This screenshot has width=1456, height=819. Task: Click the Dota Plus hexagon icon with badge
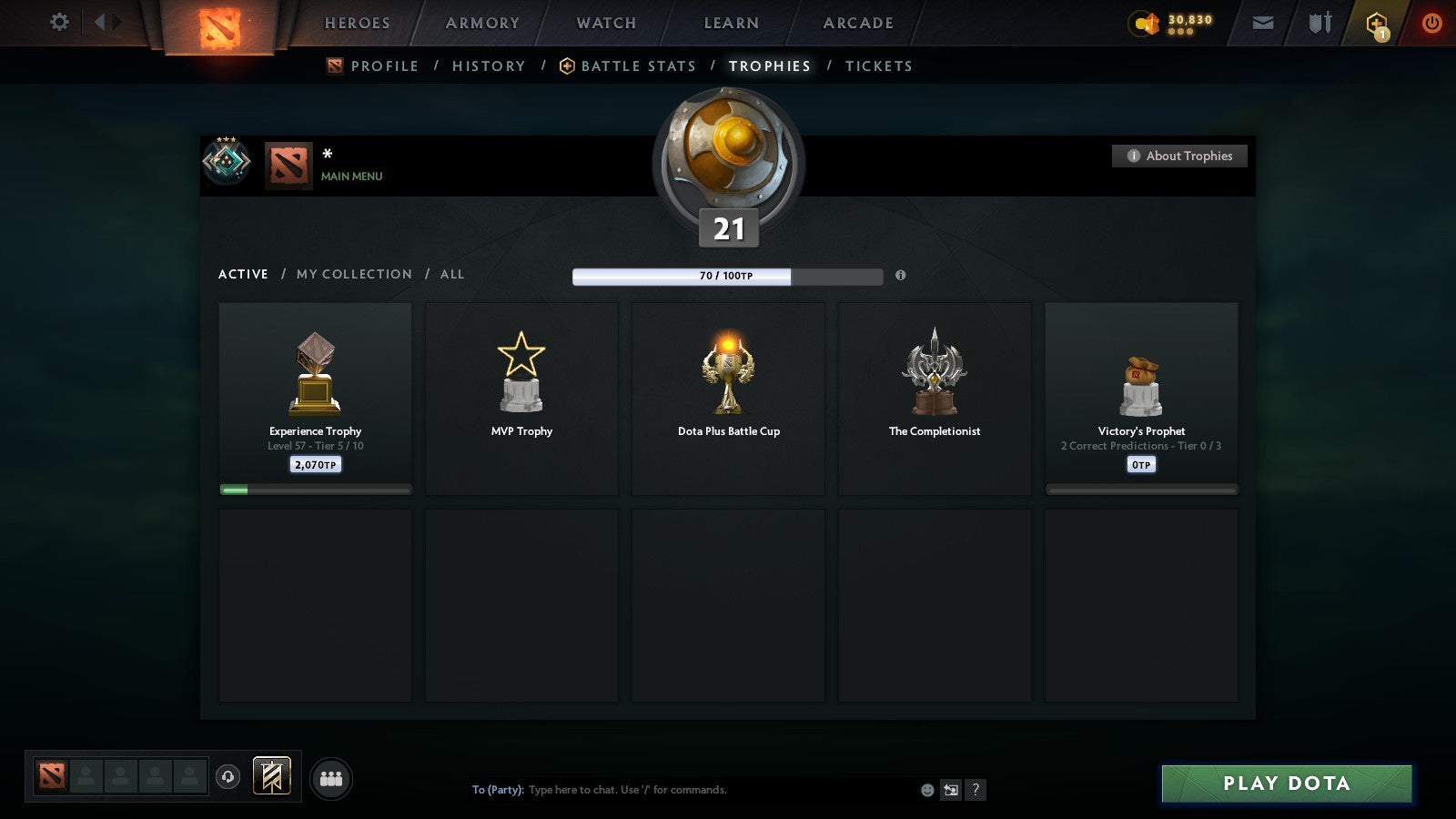[x=1376, y=23]
